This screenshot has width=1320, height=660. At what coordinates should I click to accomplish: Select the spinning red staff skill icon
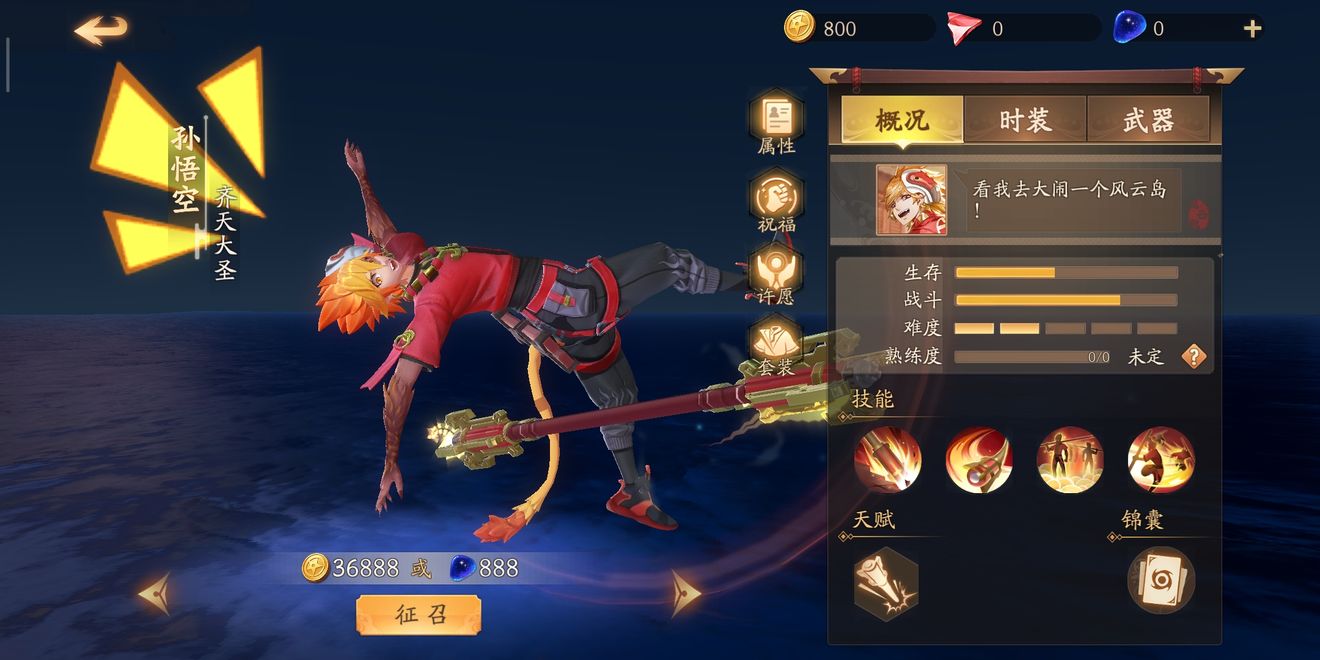click(979, 460)
